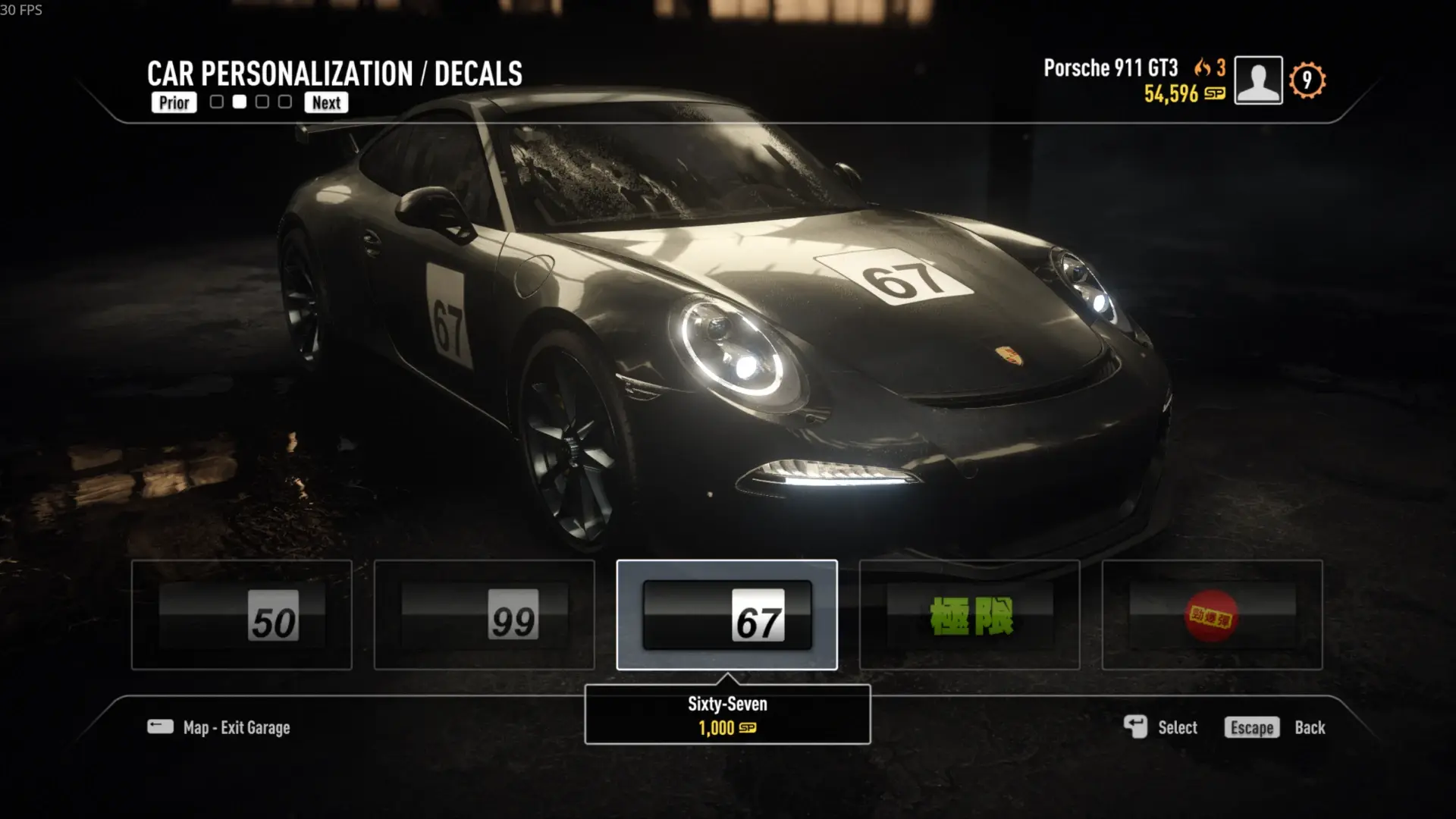Image resolution: width=1456 pixels, height=819 pixels.
Task: Select the last page indicator square
Action: click(x=284, y=99)
